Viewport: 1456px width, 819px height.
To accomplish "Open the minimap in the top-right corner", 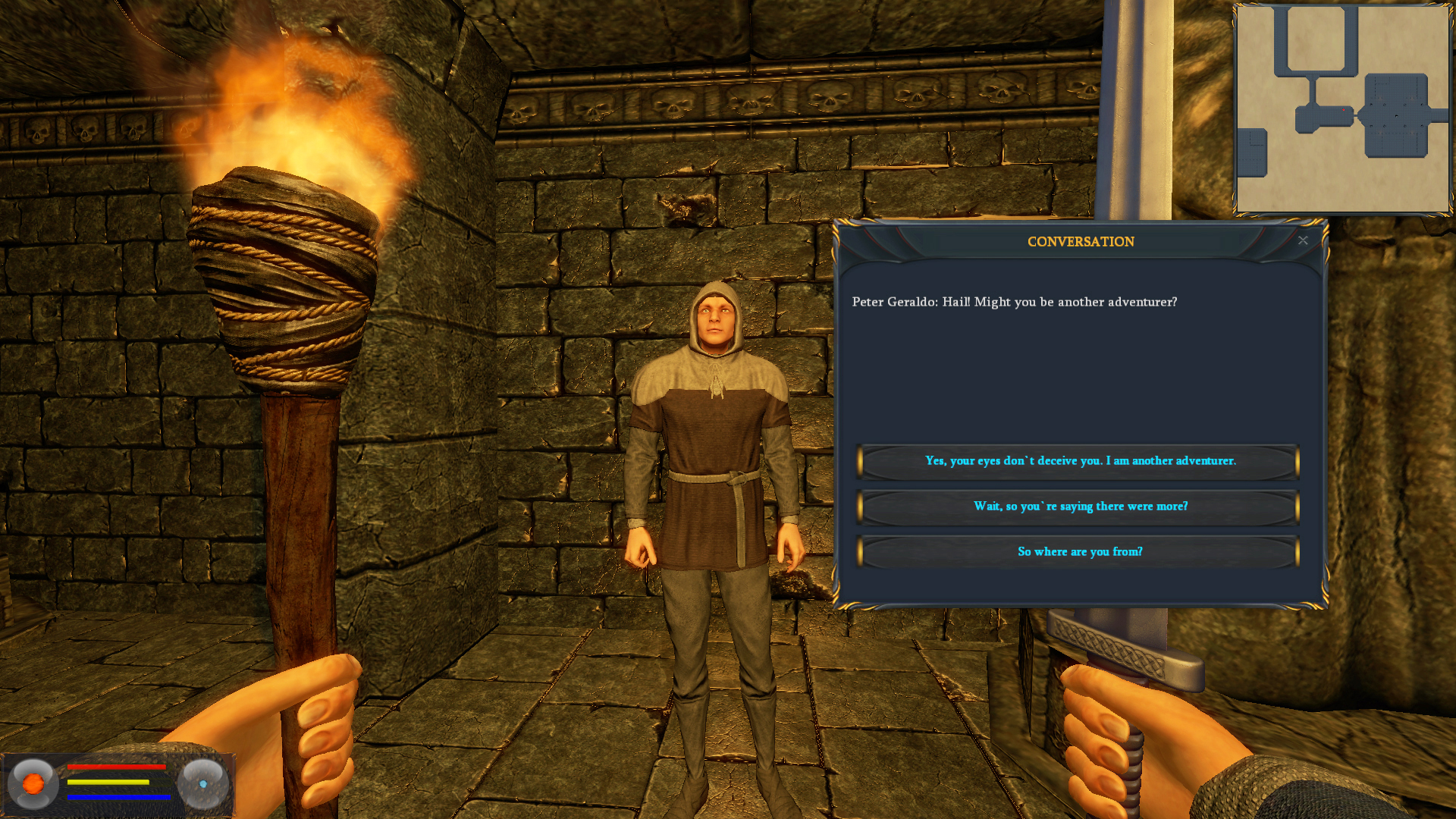I will tap(1342, 110).
